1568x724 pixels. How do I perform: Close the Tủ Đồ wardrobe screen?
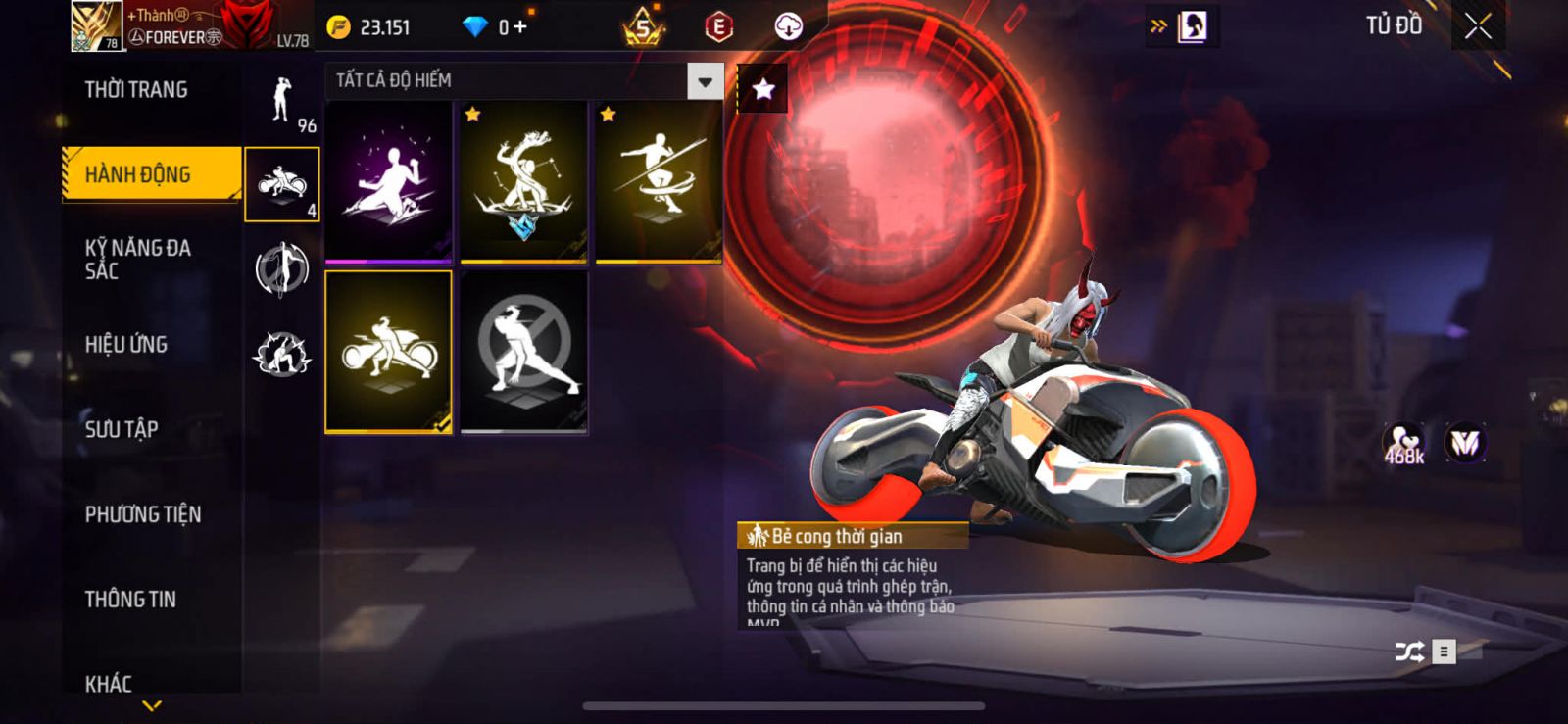click(x=1478, y=26)
